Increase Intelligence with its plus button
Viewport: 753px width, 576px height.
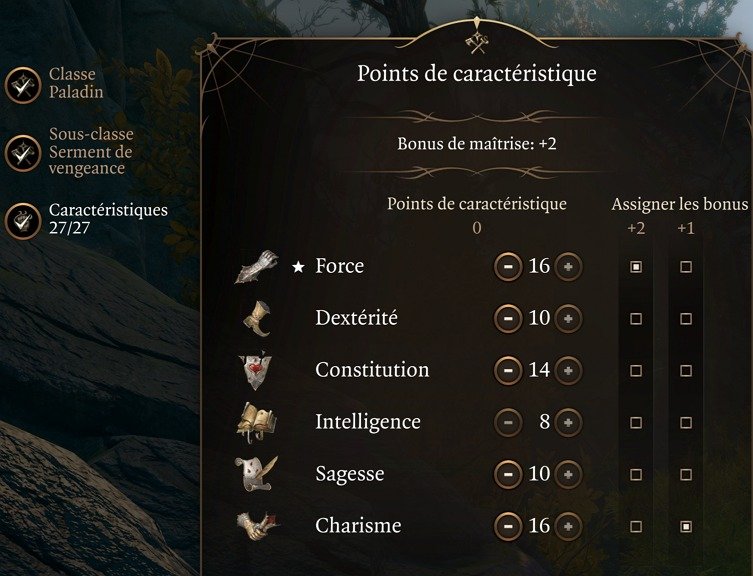[x=568, y=422]
